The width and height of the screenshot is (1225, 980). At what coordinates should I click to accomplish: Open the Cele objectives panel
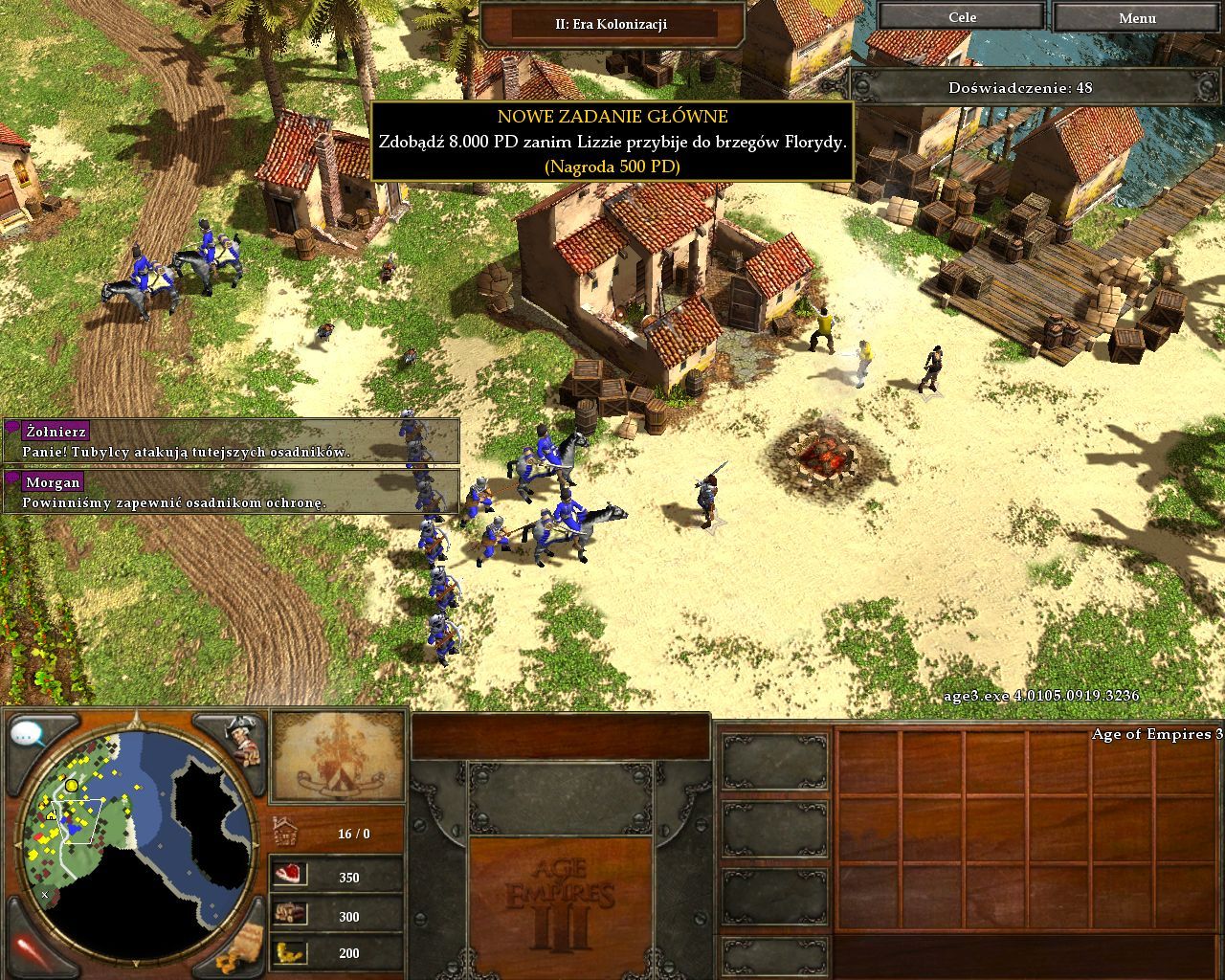pos(962,17)
